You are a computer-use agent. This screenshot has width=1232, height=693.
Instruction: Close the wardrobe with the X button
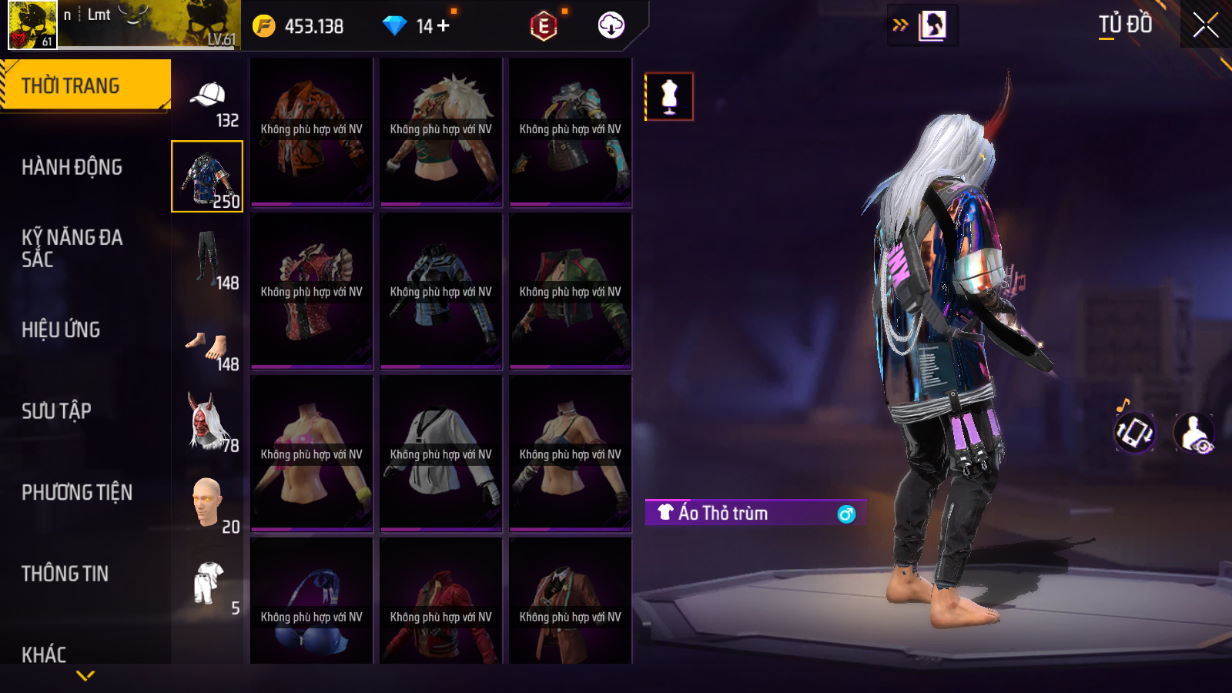(1203, 25)
